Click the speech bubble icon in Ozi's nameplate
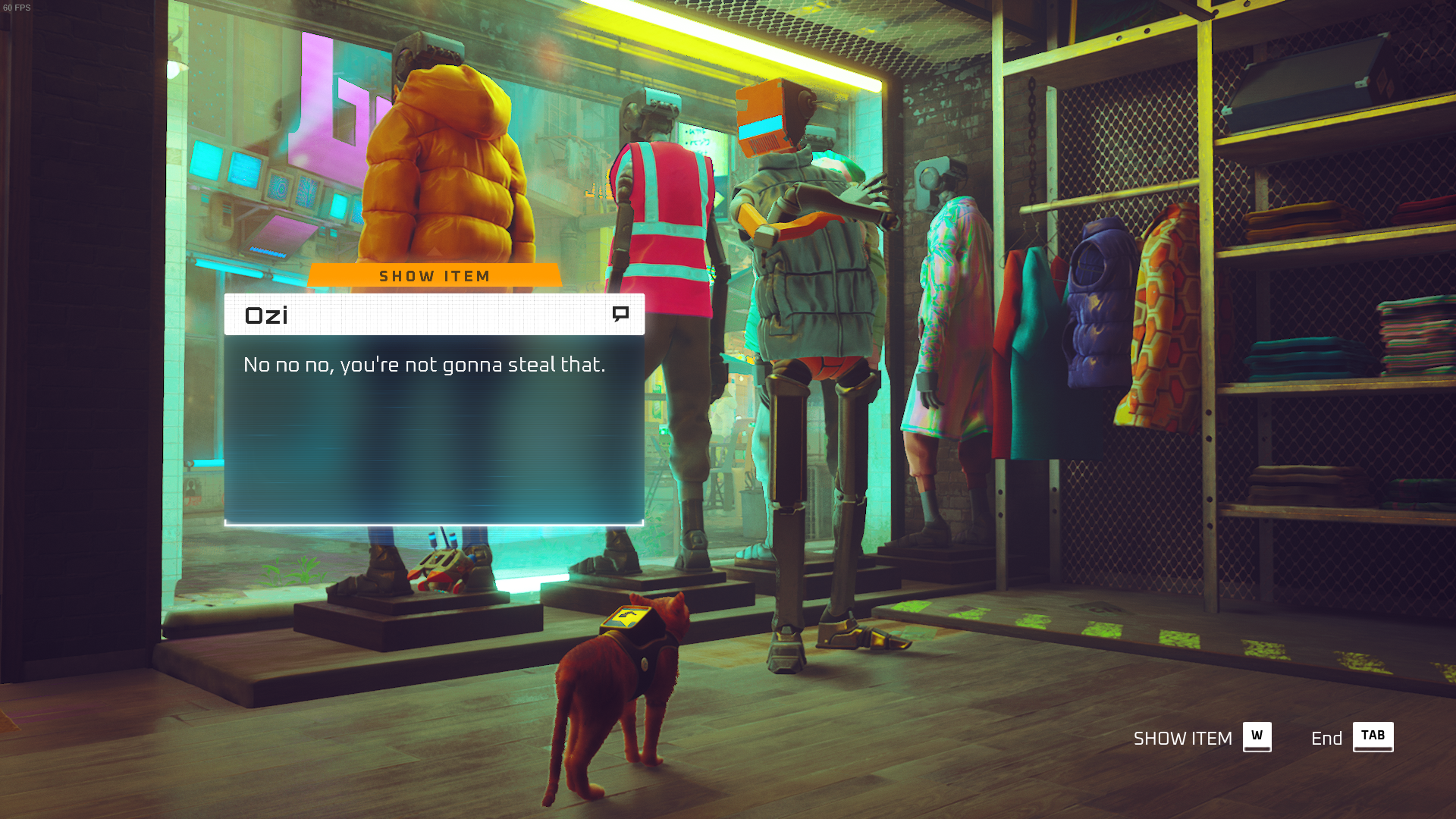 pos(620,314)
